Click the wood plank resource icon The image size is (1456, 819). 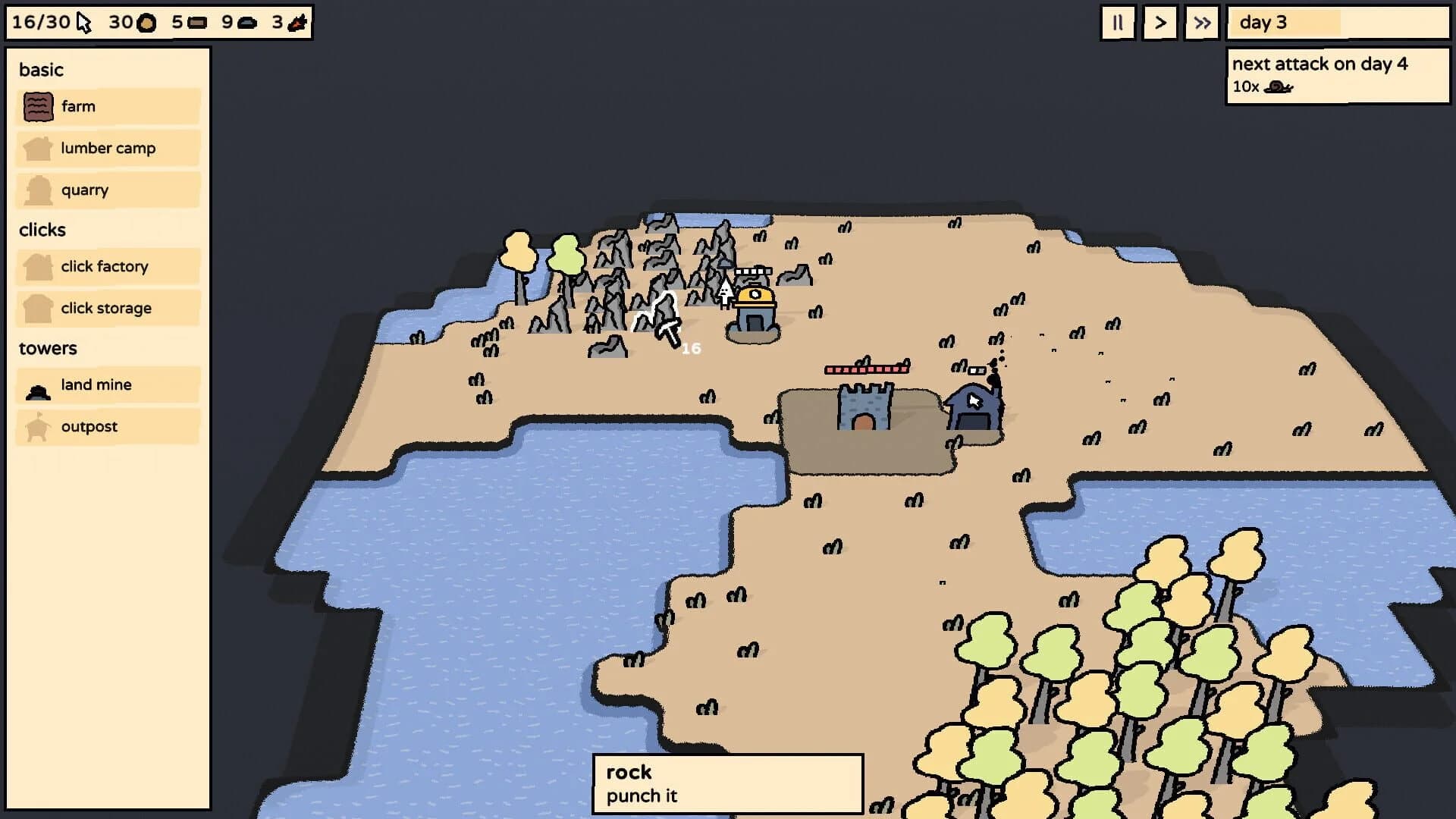(197, 23)
